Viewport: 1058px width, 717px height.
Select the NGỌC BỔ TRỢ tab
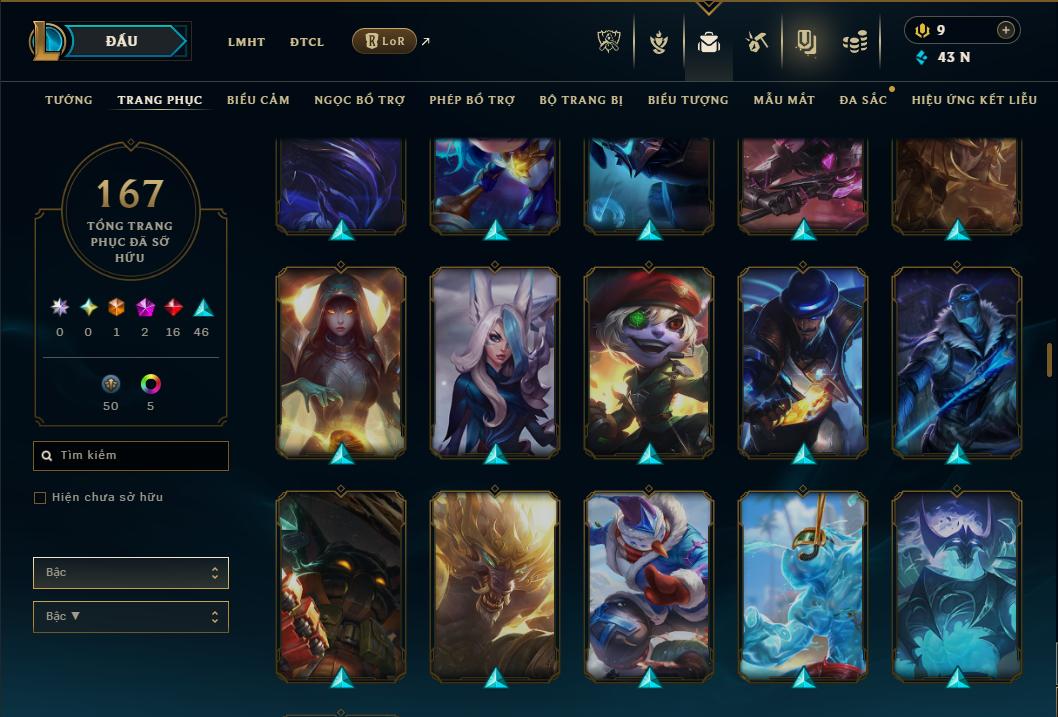point(359,100)
